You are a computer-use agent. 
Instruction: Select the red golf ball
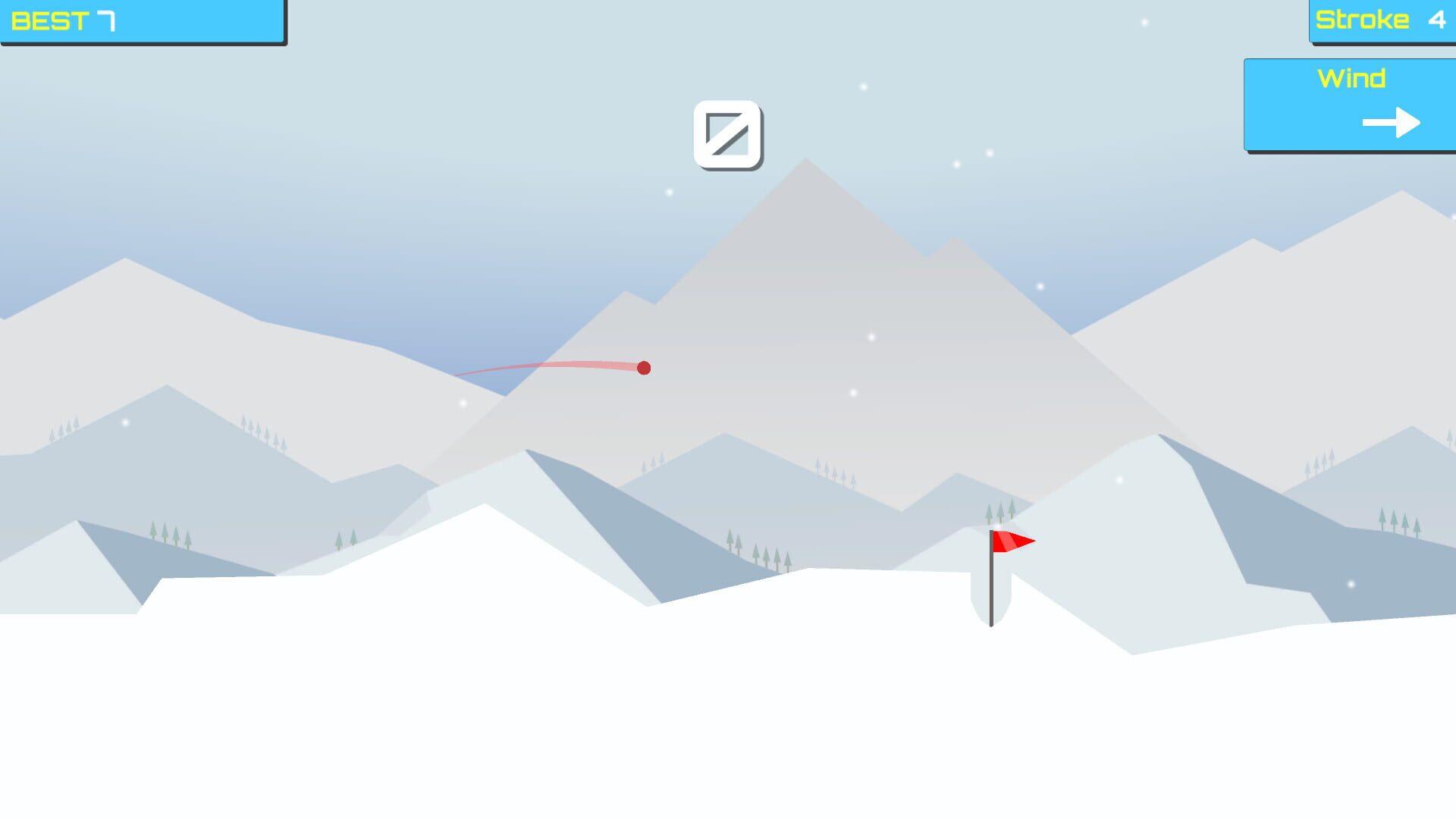click(x=644, y=368)
